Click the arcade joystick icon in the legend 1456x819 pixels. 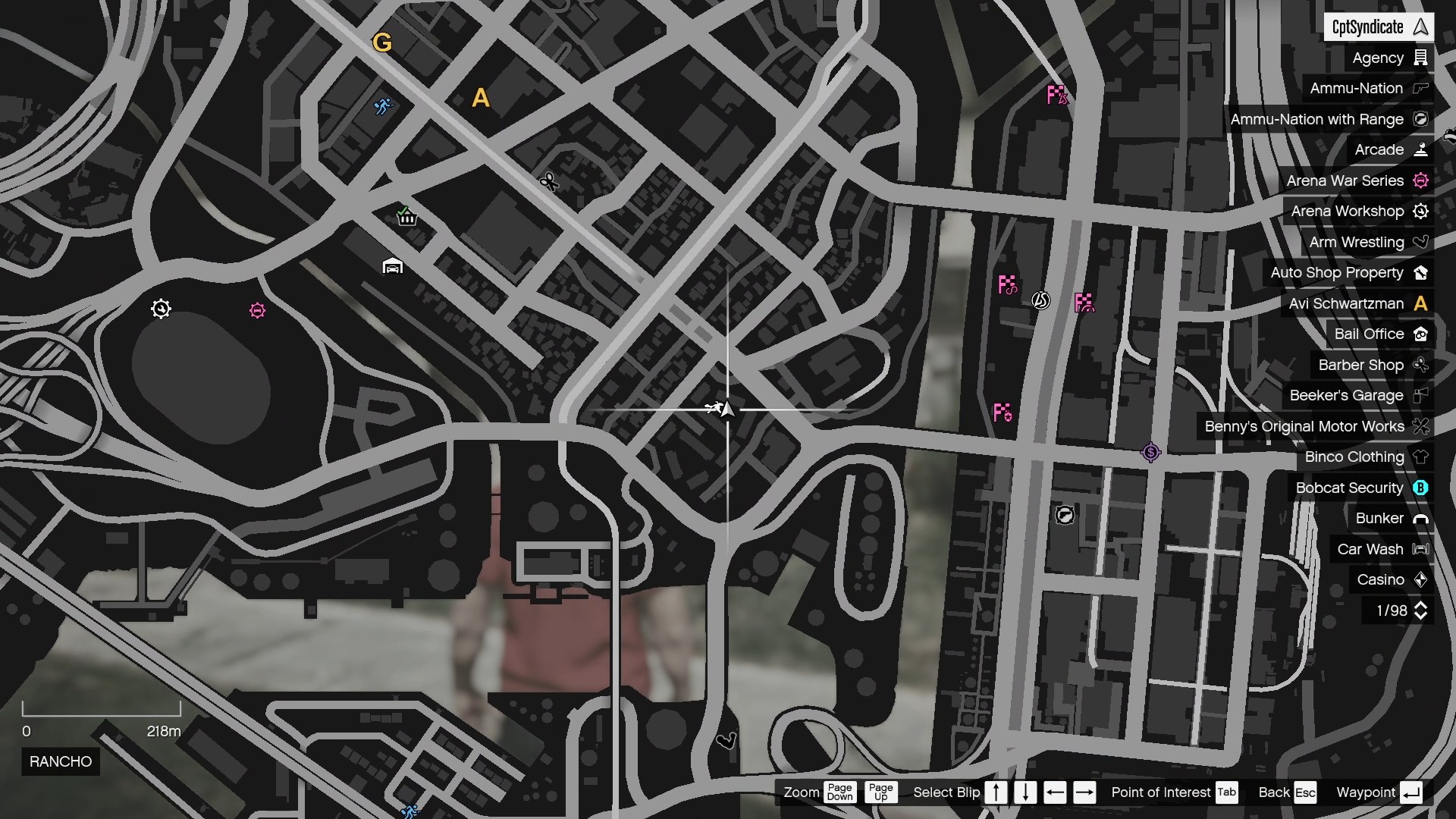1421,149
